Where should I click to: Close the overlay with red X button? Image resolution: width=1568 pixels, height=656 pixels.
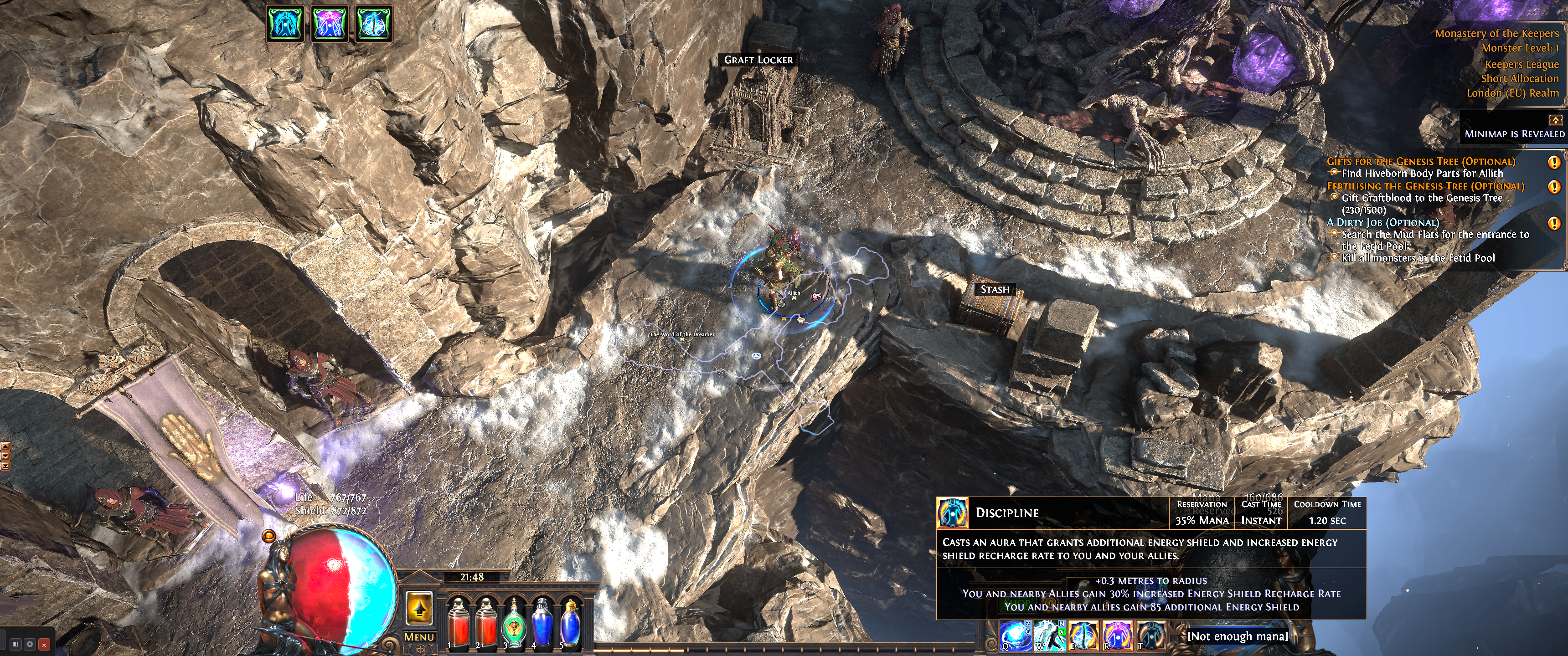pos(44,644)
